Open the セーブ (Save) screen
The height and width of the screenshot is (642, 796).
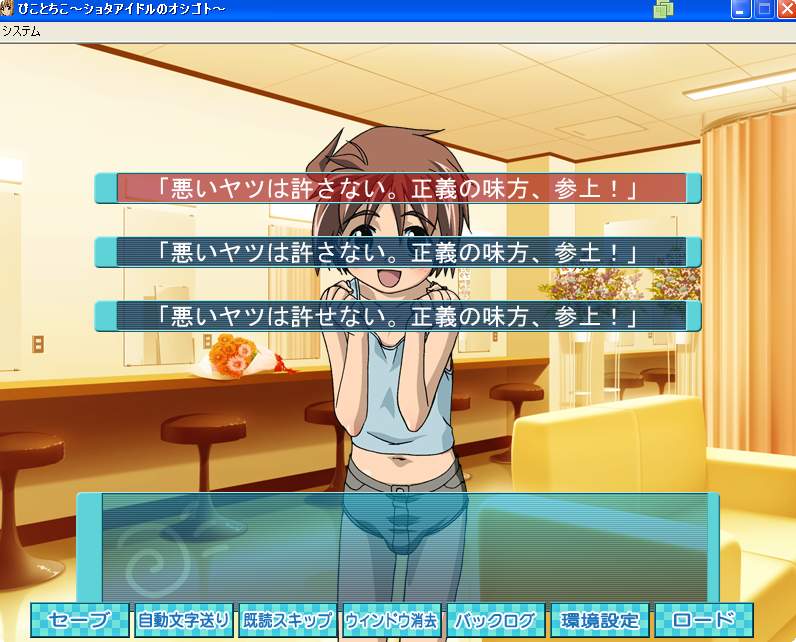click(x=80, y=620)
